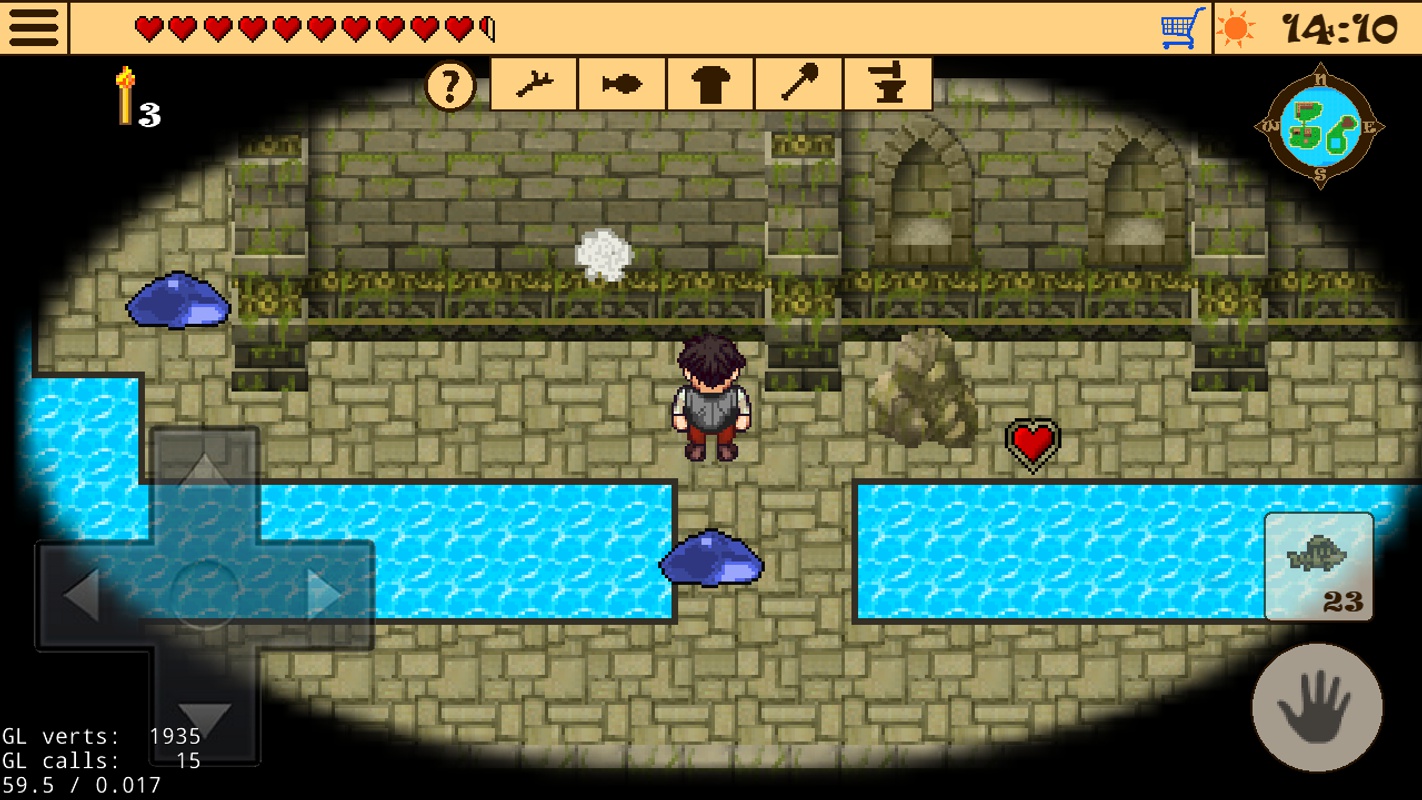Select the clothing crafting category
Viewport: 1422px width, 800px height.
(710, 83)
